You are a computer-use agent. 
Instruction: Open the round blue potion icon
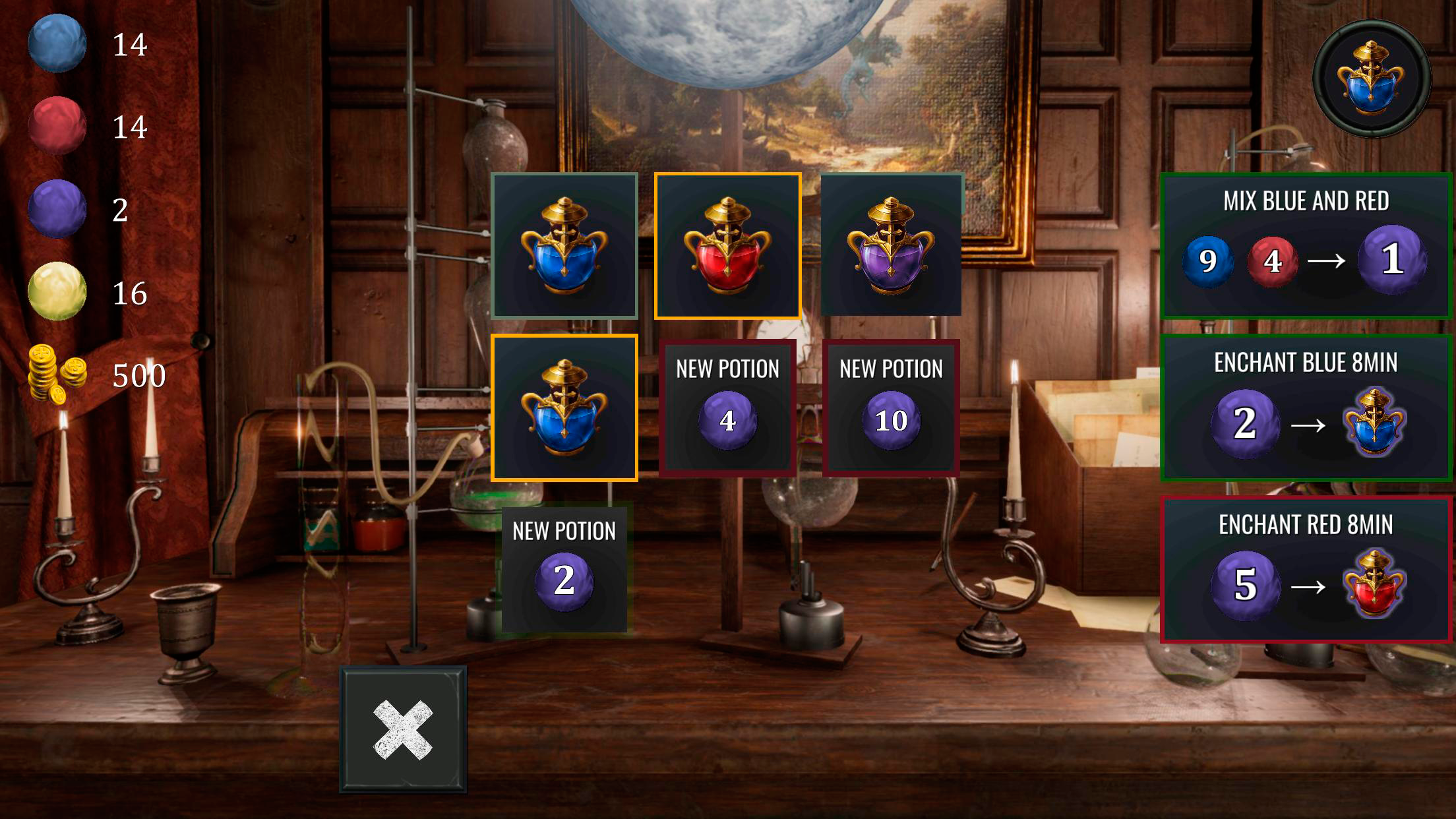point(1372,78)
